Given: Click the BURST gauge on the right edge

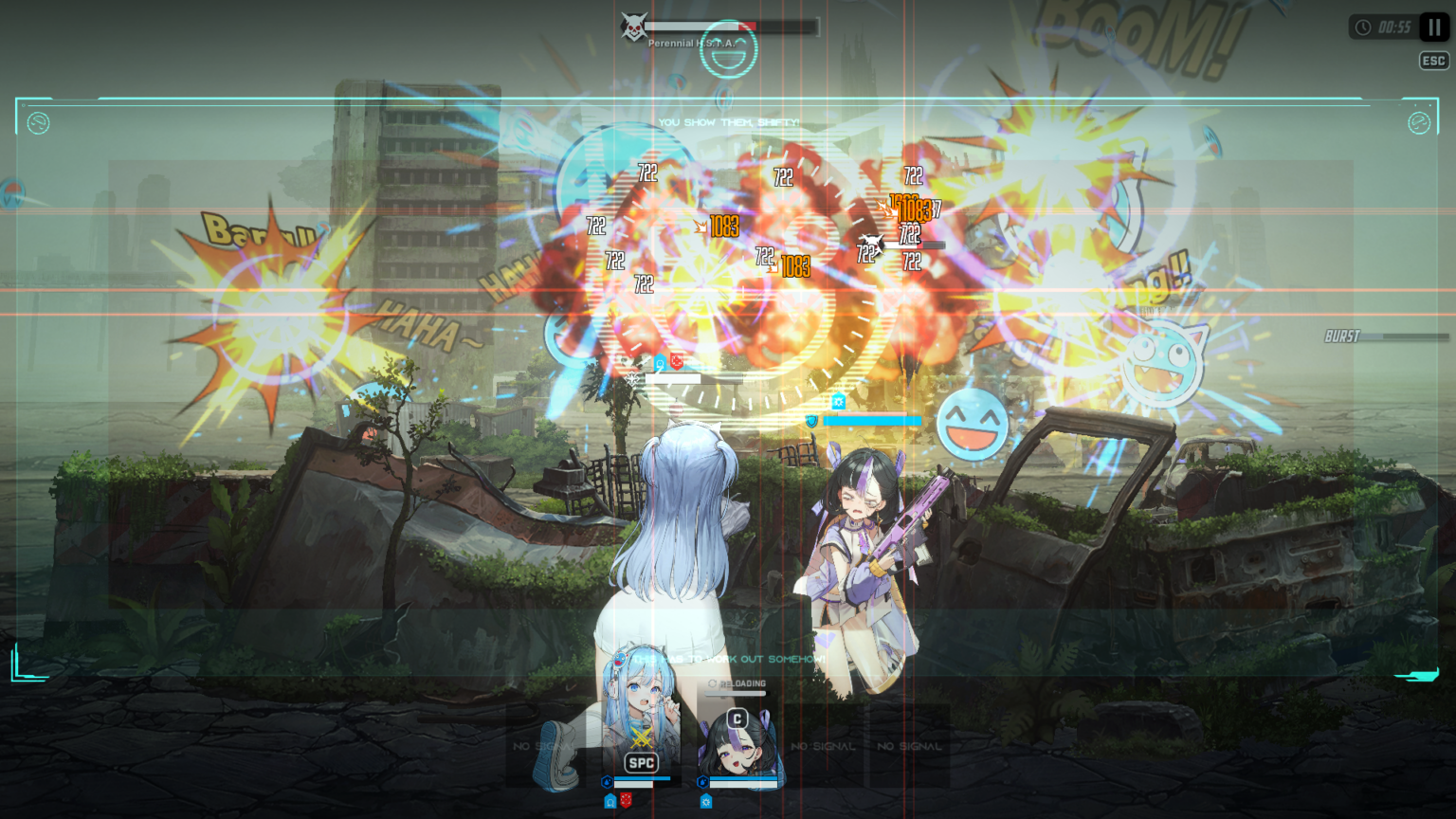Looking at the screenshot, I should click(1384, 336).
